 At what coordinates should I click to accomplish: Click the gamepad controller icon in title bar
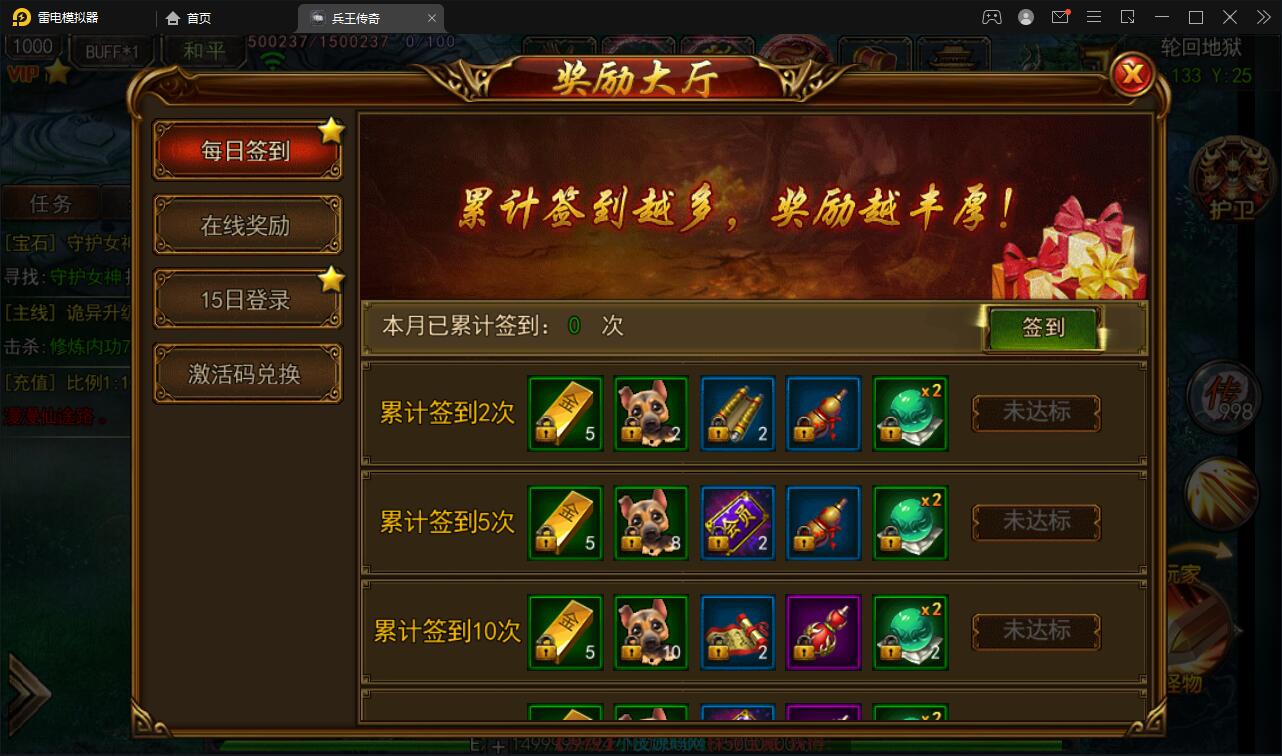tap(992, 16)
